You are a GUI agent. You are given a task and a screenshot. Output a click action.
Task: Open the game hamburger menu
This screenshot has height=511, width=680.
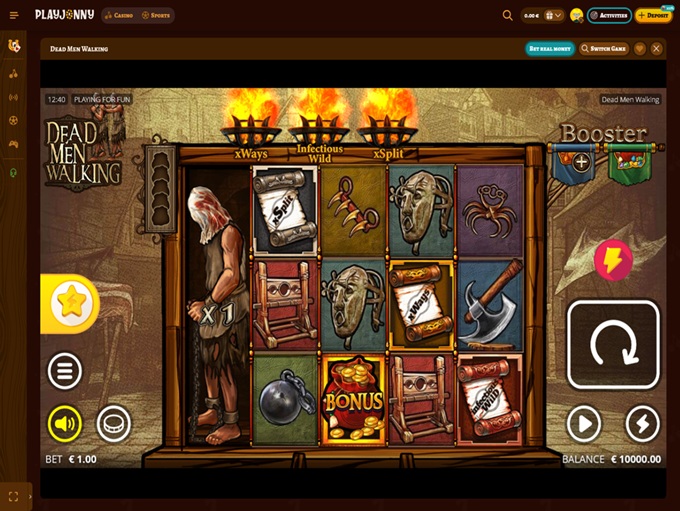click(65, 371)
